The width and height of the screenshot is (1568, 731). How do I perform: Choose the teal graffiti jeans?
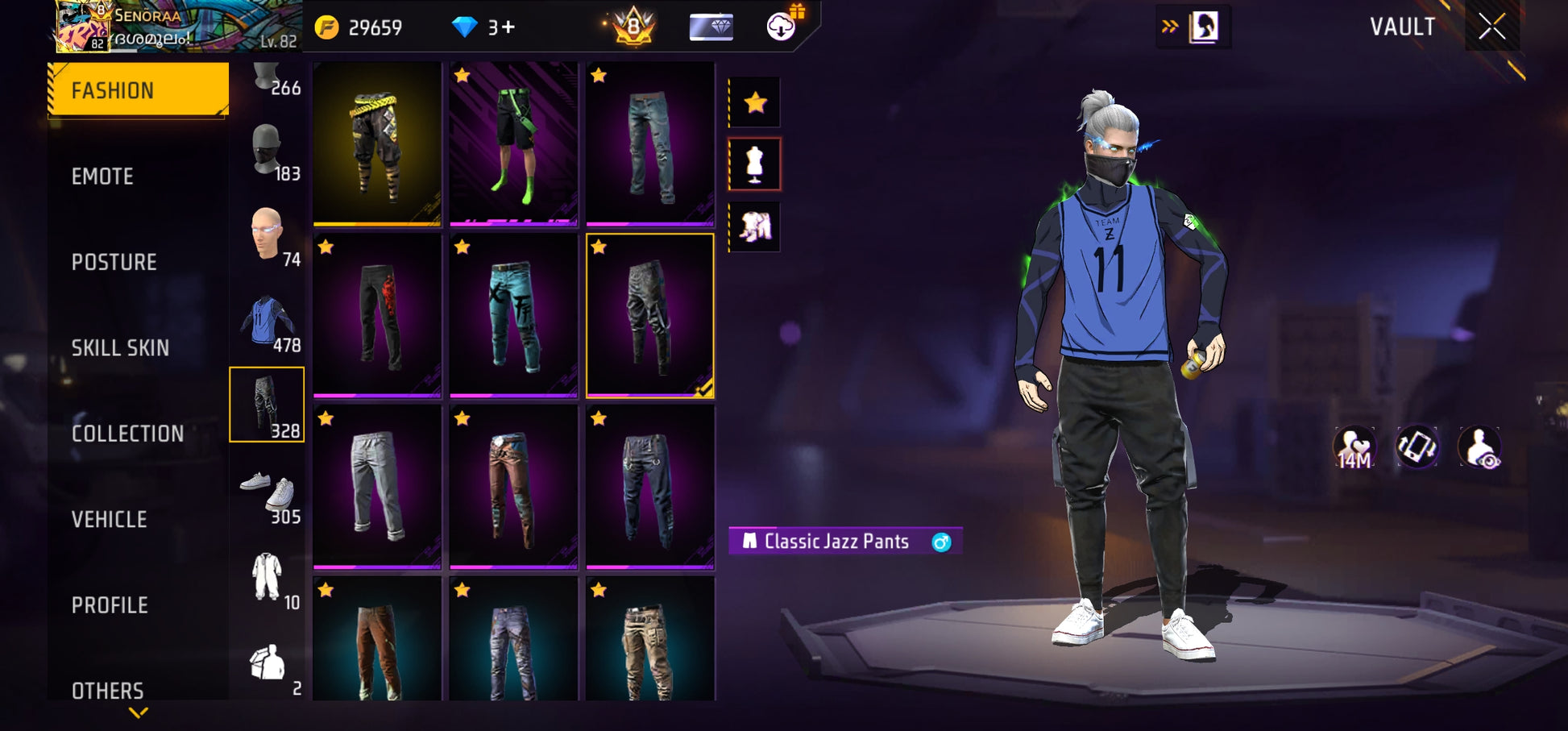[x=514, y=316]
